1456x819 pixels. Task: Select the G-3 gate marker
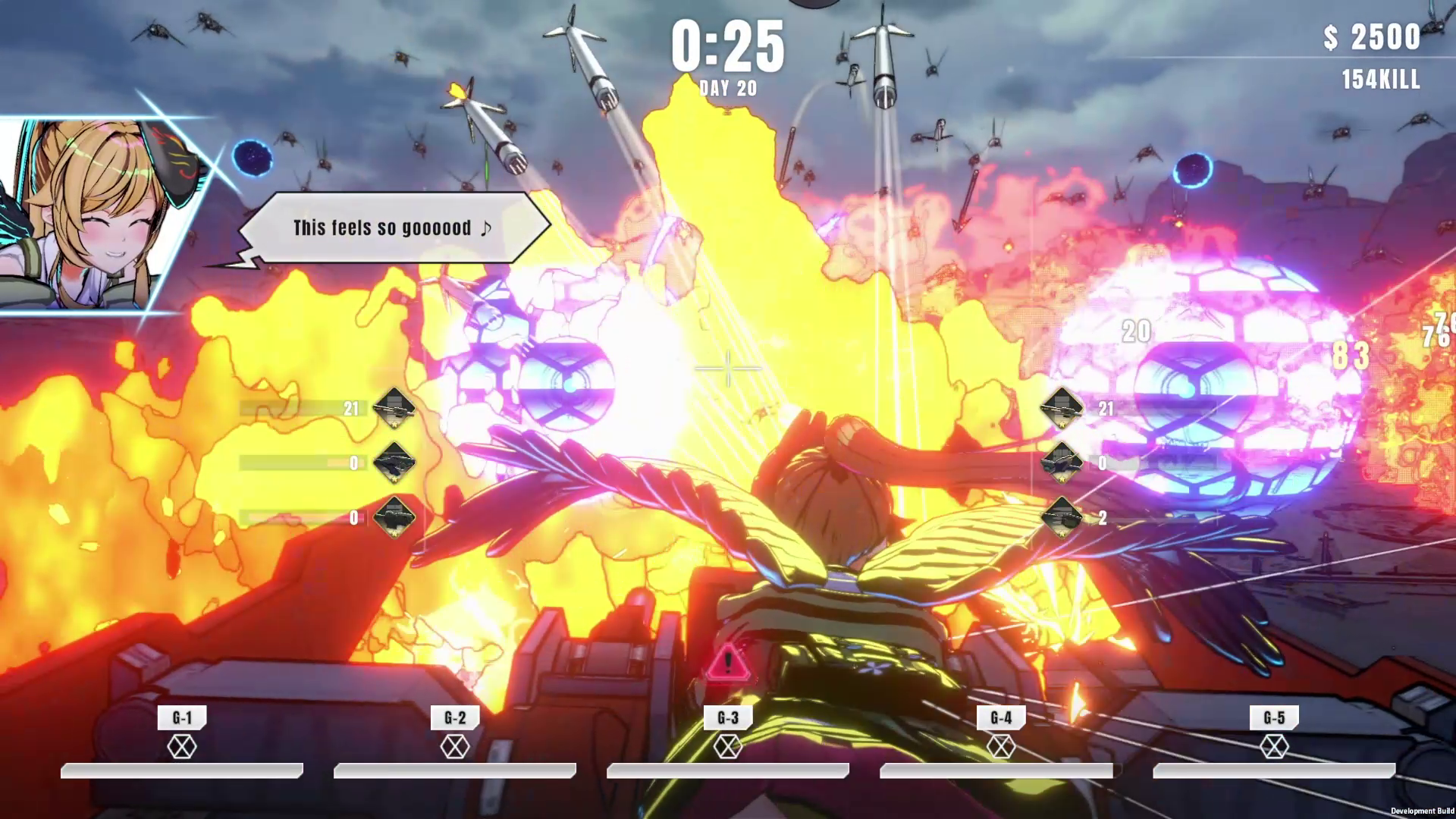[x=728, y=718]
